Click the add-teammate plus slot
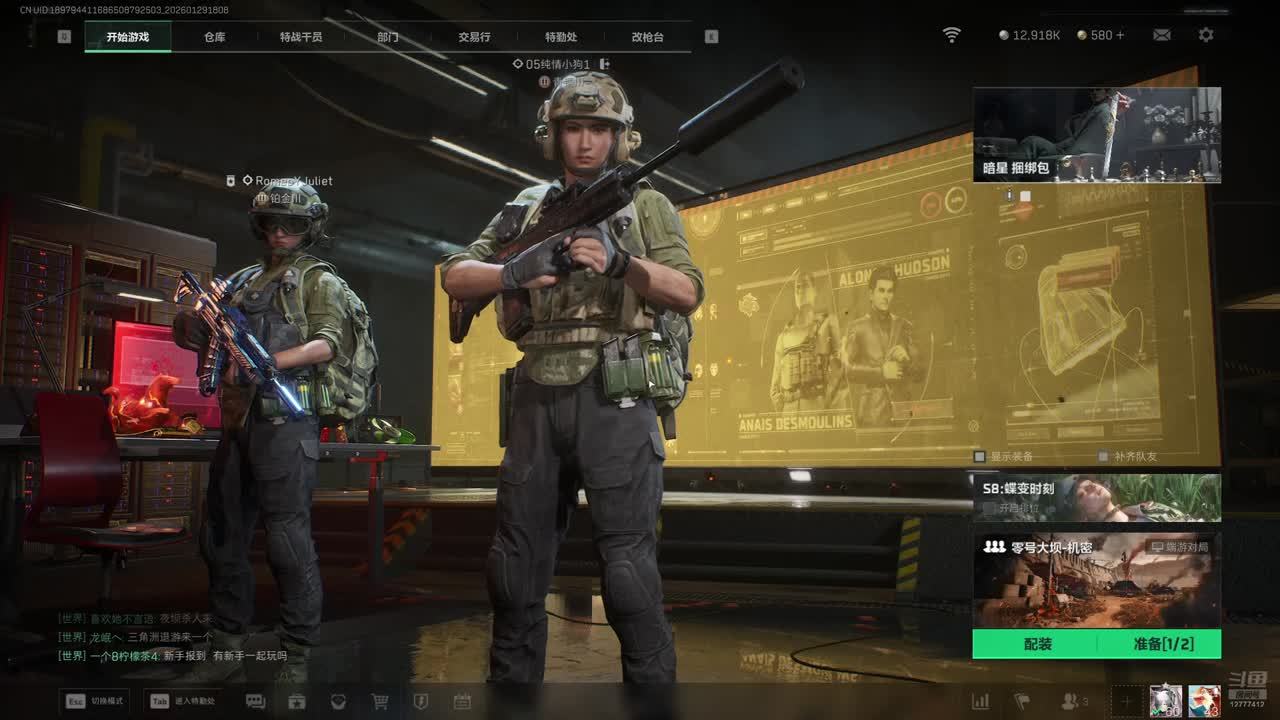This screenshot has height=720, width=1280. point(1126,701)
